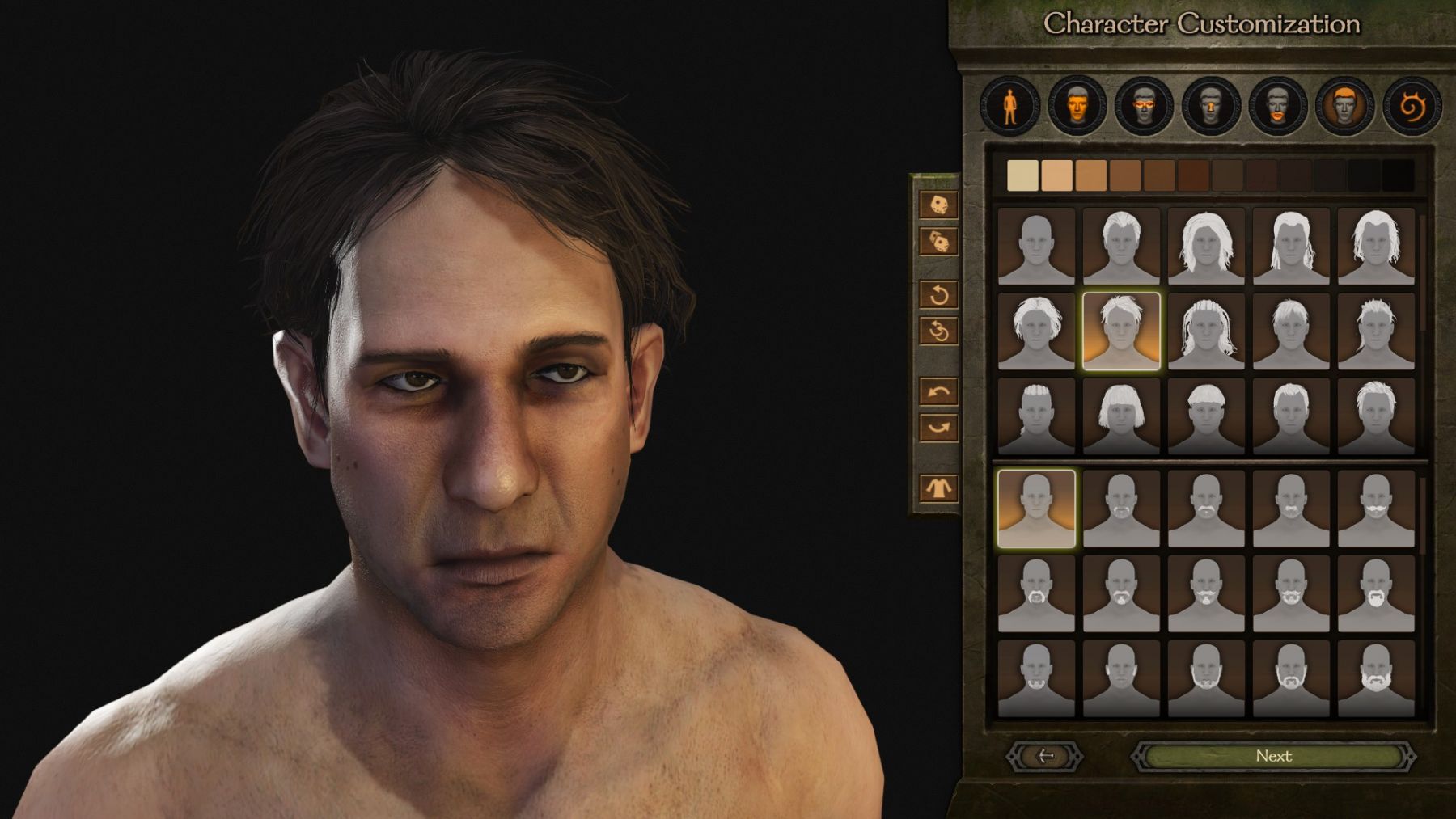The width and height of the screenshot is (1456, 819).
Task: Go back using the left arrow button
Action: point(1045,756)
